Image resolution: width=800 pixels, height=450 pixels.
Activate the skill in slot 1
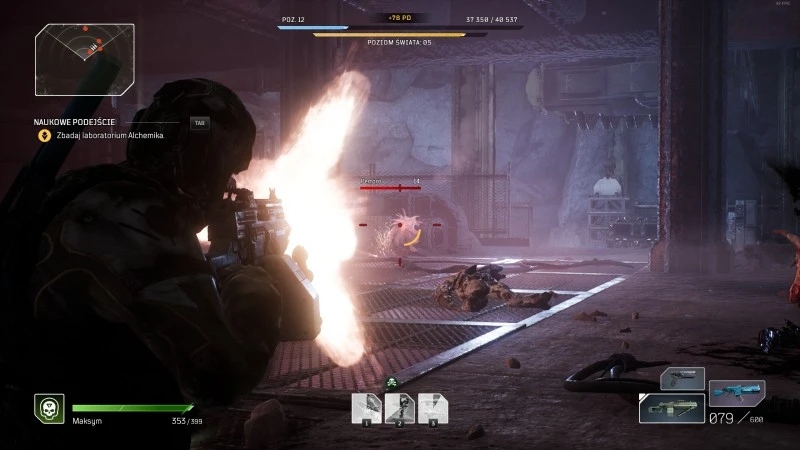click(366, 406)
